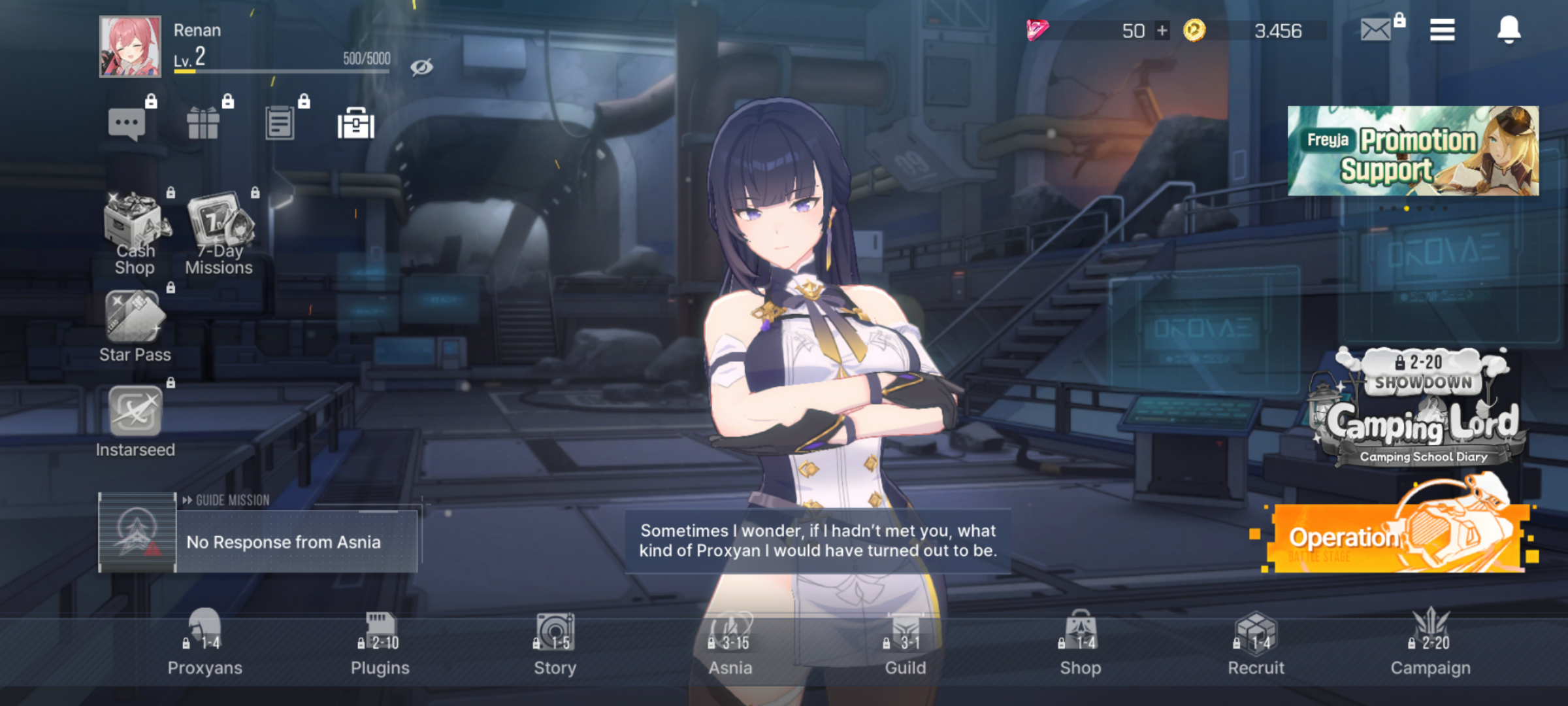1568x706 pixels.
Task: Open the clipboard tasks icon
Action: point(280,123)
